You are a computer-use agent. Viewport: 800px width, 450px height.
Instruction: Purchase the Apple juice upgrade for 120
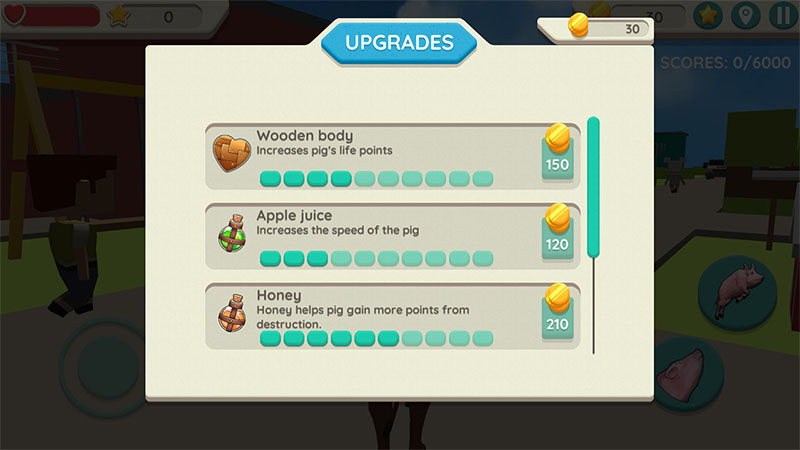pyautogui.click(x=557, y=235)
